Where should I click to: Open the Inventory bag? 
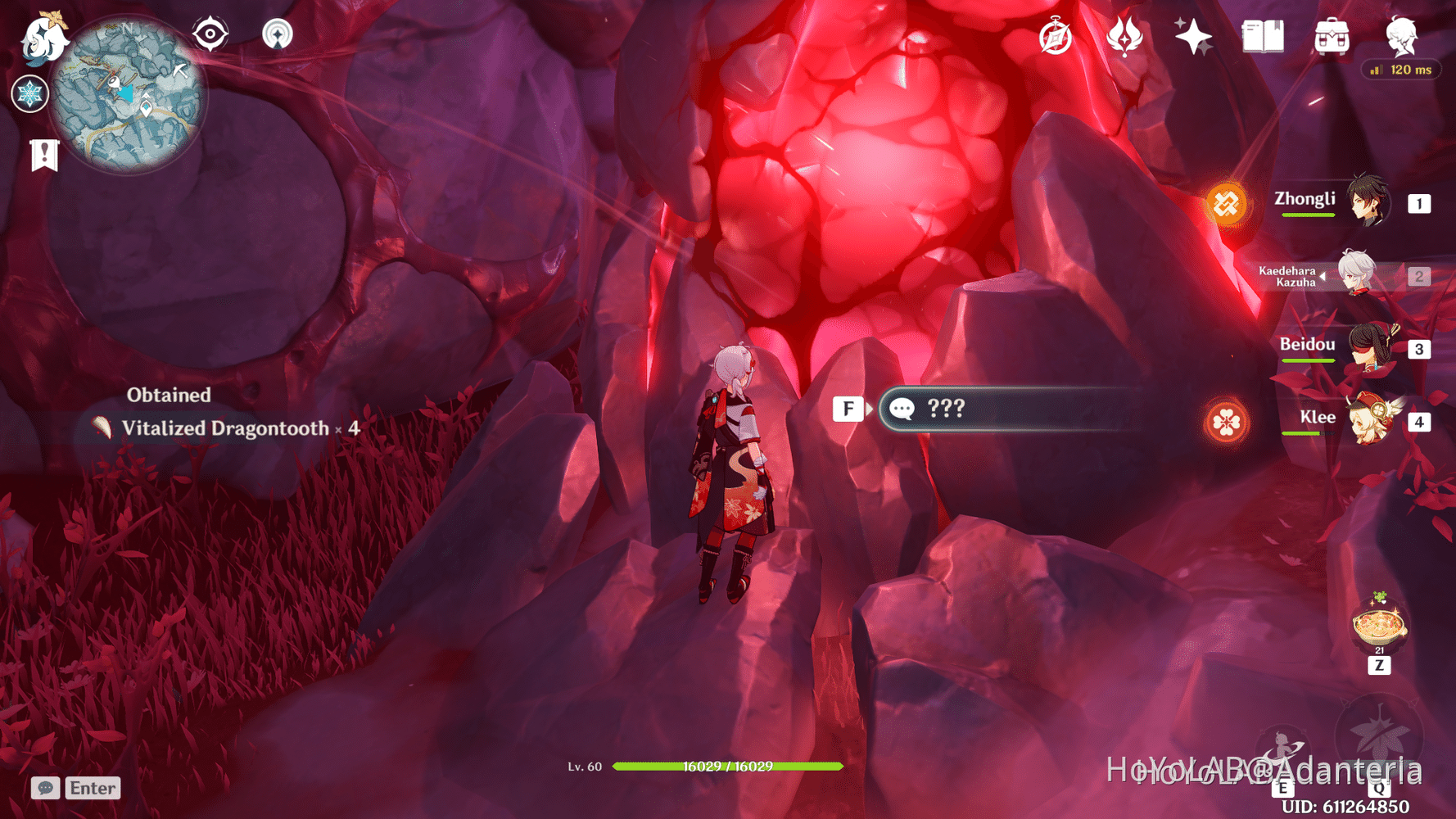pos(1330,36)
